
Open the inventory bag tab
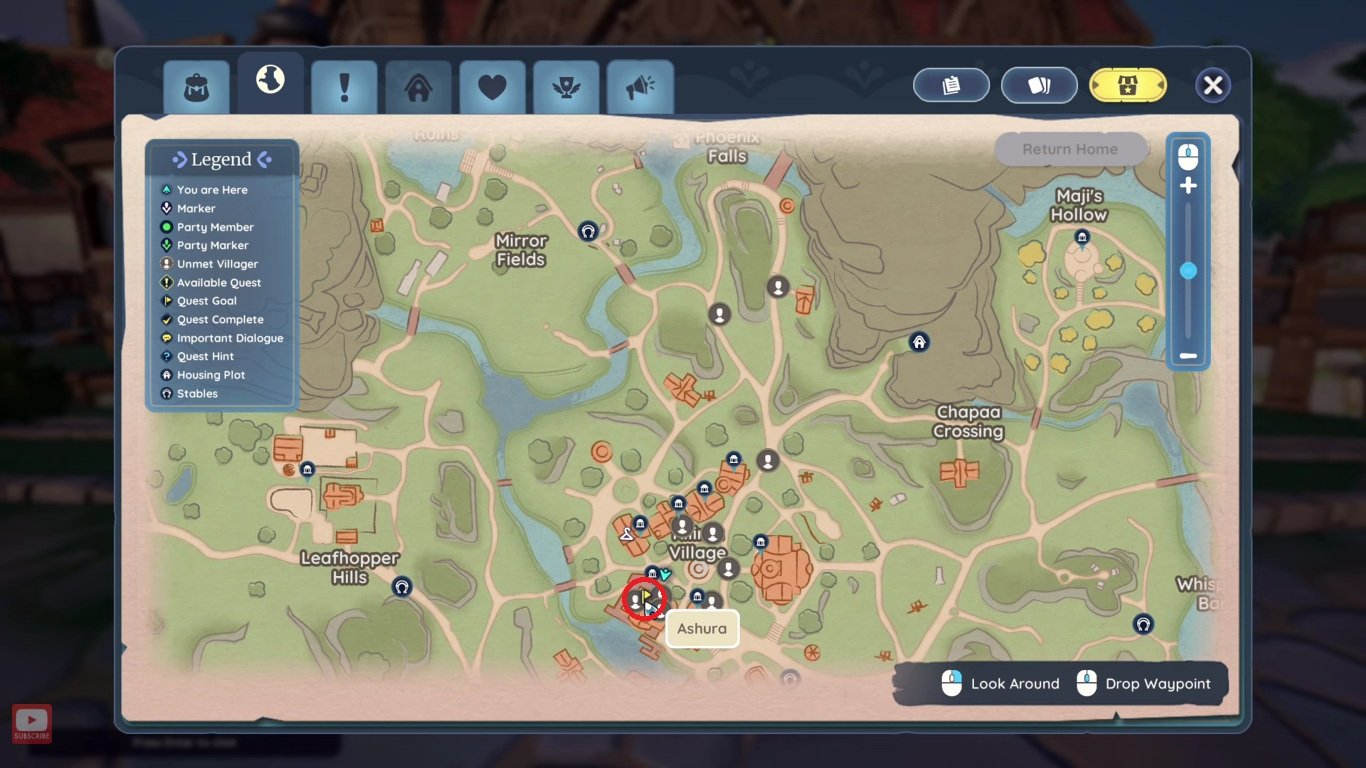coord(195,87)
